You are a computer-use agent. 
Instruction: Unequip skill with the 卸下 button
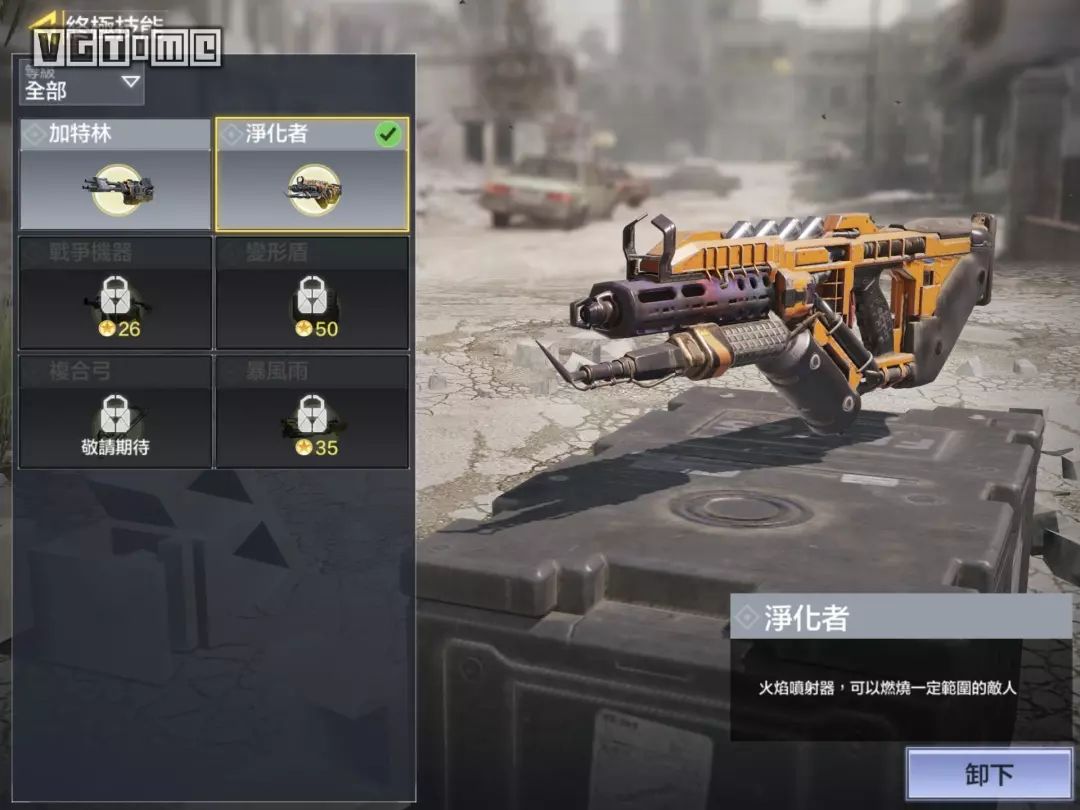pyautogui.click(x=989, y=774)
